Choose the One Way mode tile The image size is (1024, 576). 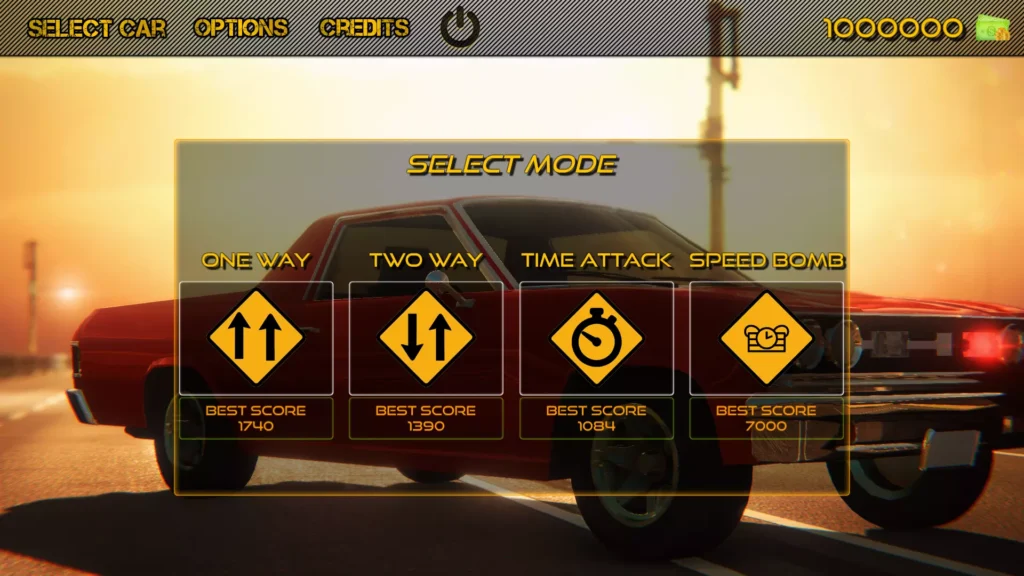pyautogui.click(x=256, y=338)
